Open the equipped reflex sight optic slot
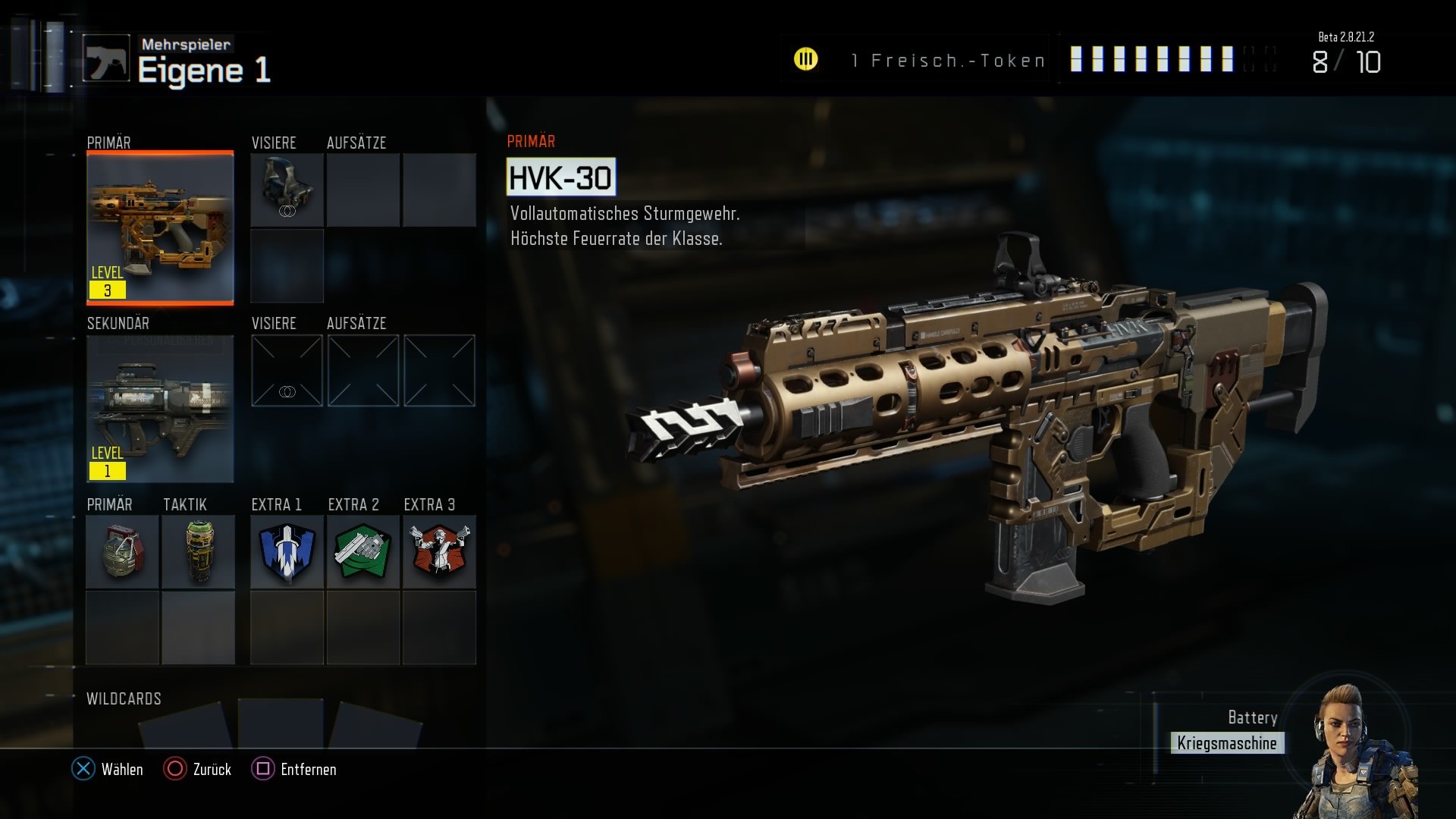Screen dimensions: 1456x819 [286, 189]
